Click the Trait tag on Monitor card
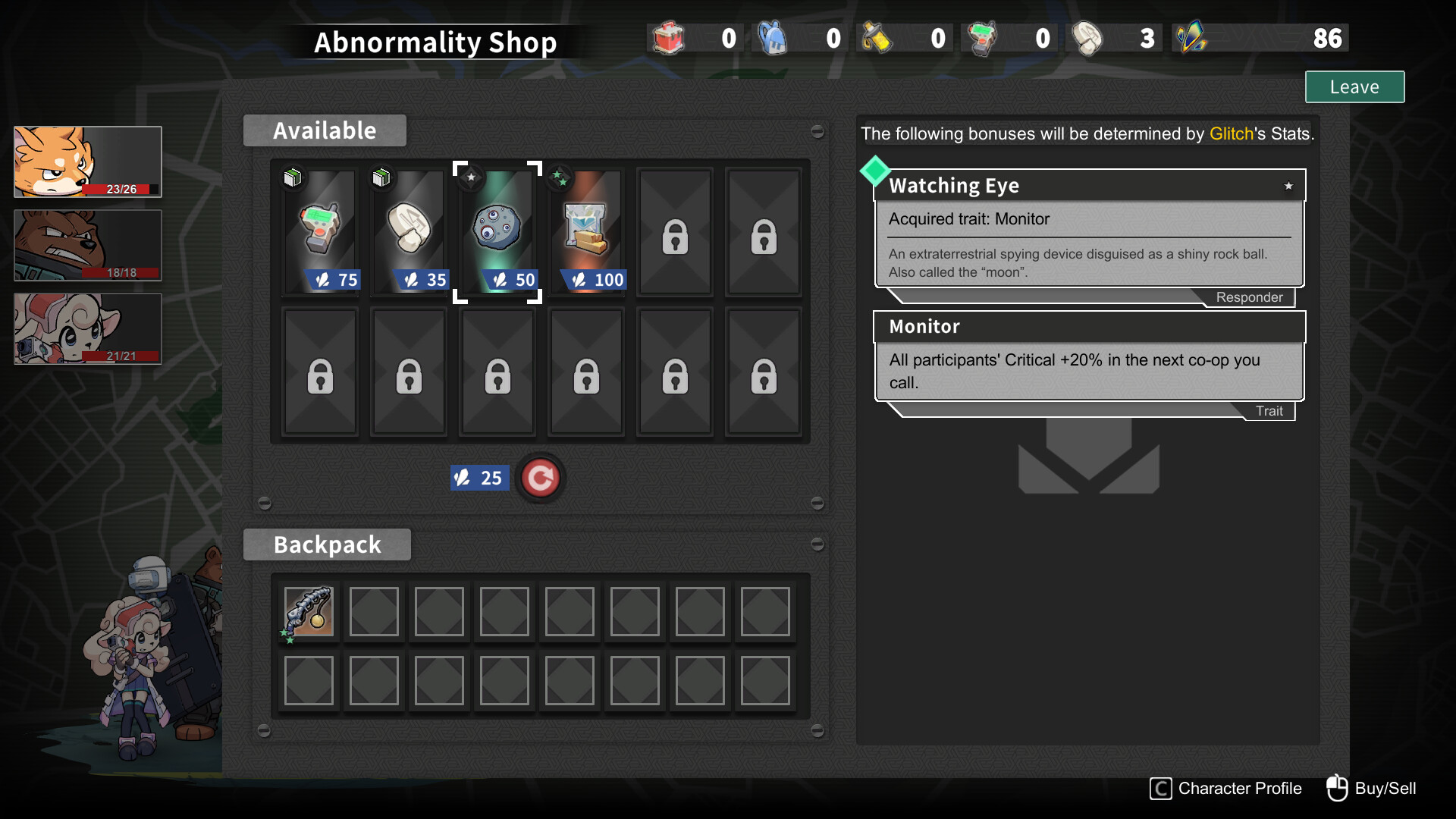 click(1269, 410)
